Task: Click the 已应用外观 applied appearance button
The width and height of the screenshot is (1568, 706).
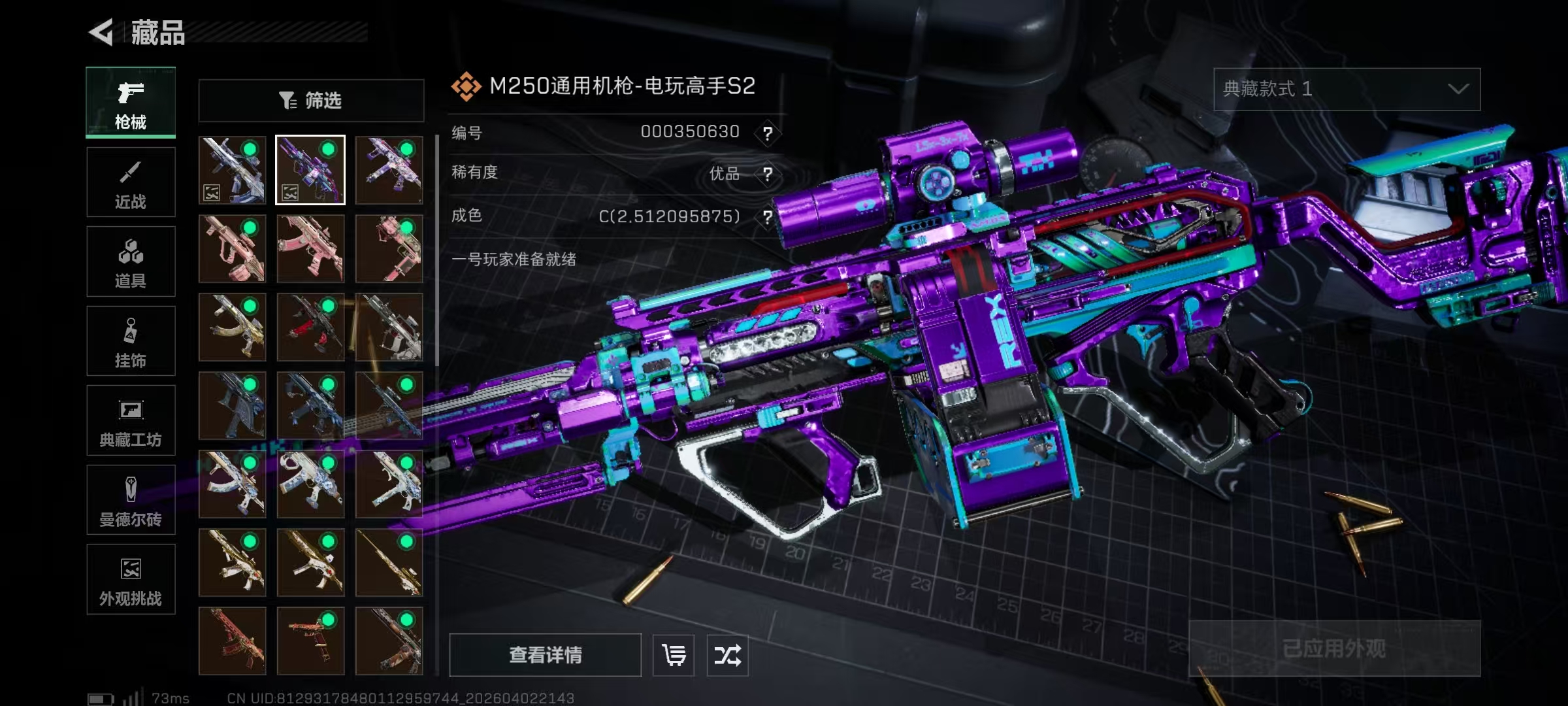Action: 1334,648
